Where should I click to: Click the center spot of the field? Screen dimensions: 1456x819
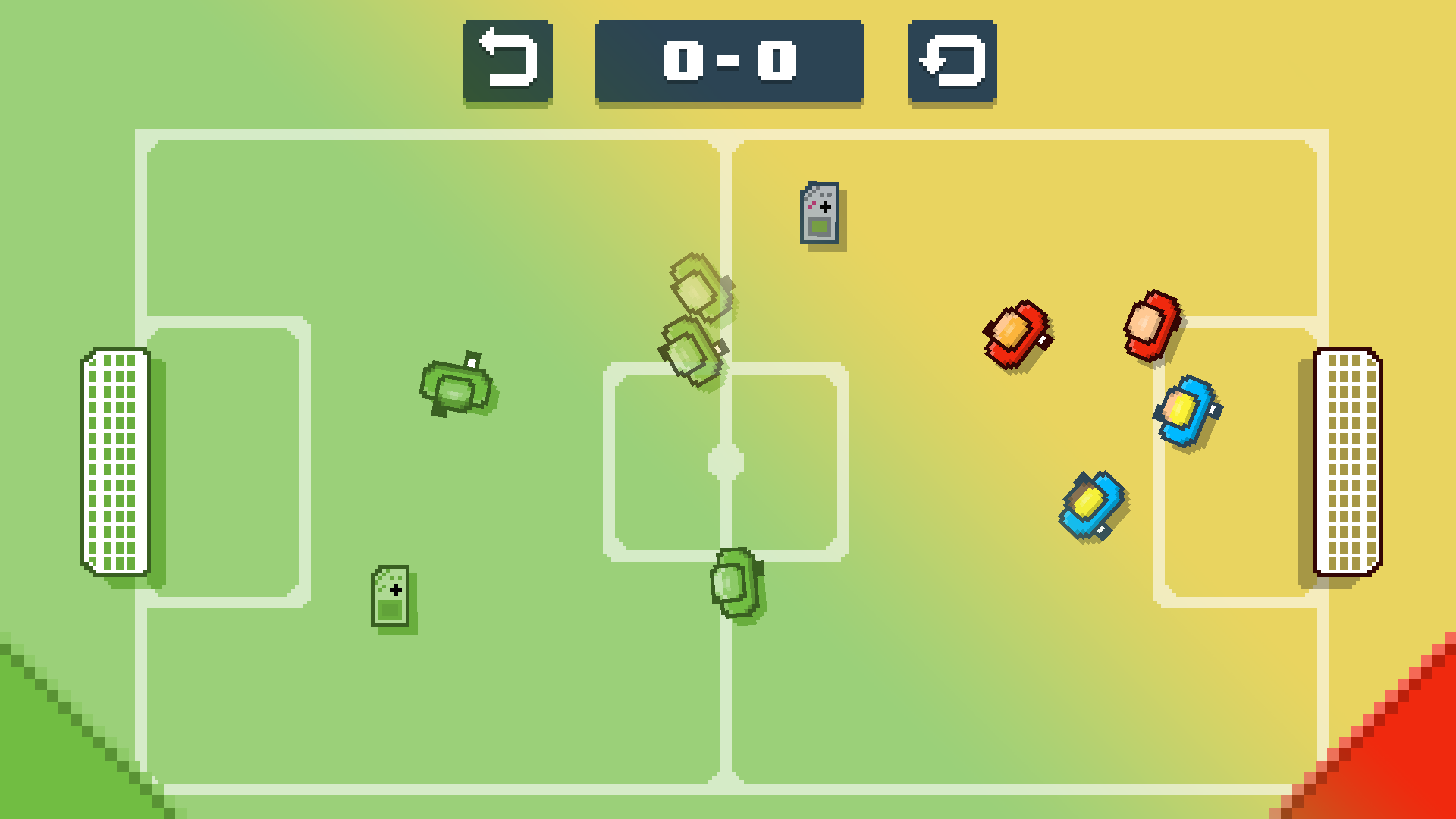pyautogui.click(x=726, y=463)
